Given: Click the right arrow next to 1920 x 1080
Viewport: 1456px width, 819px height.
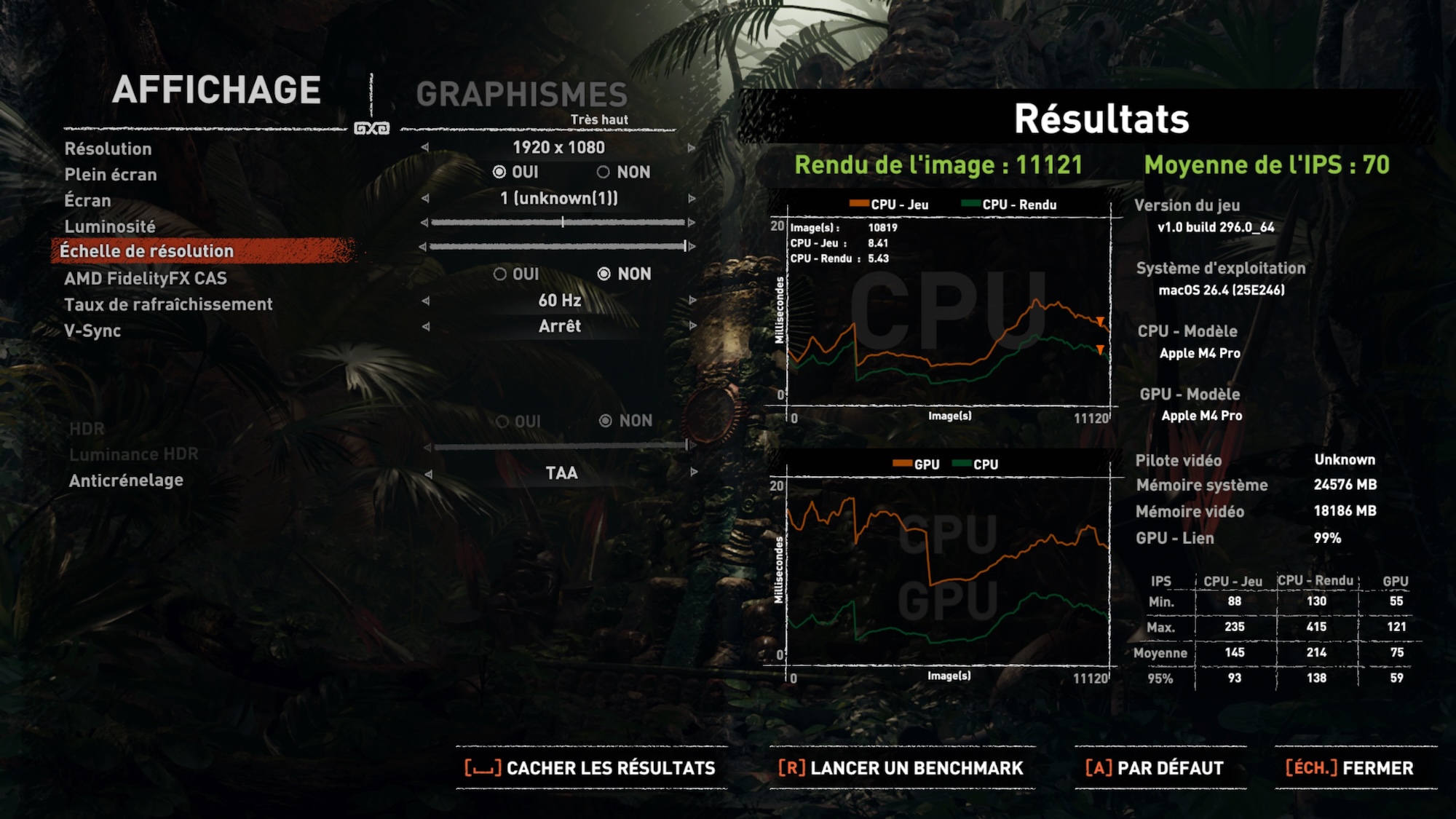Looking at the screenshot, I should click(x=692, y=148).
